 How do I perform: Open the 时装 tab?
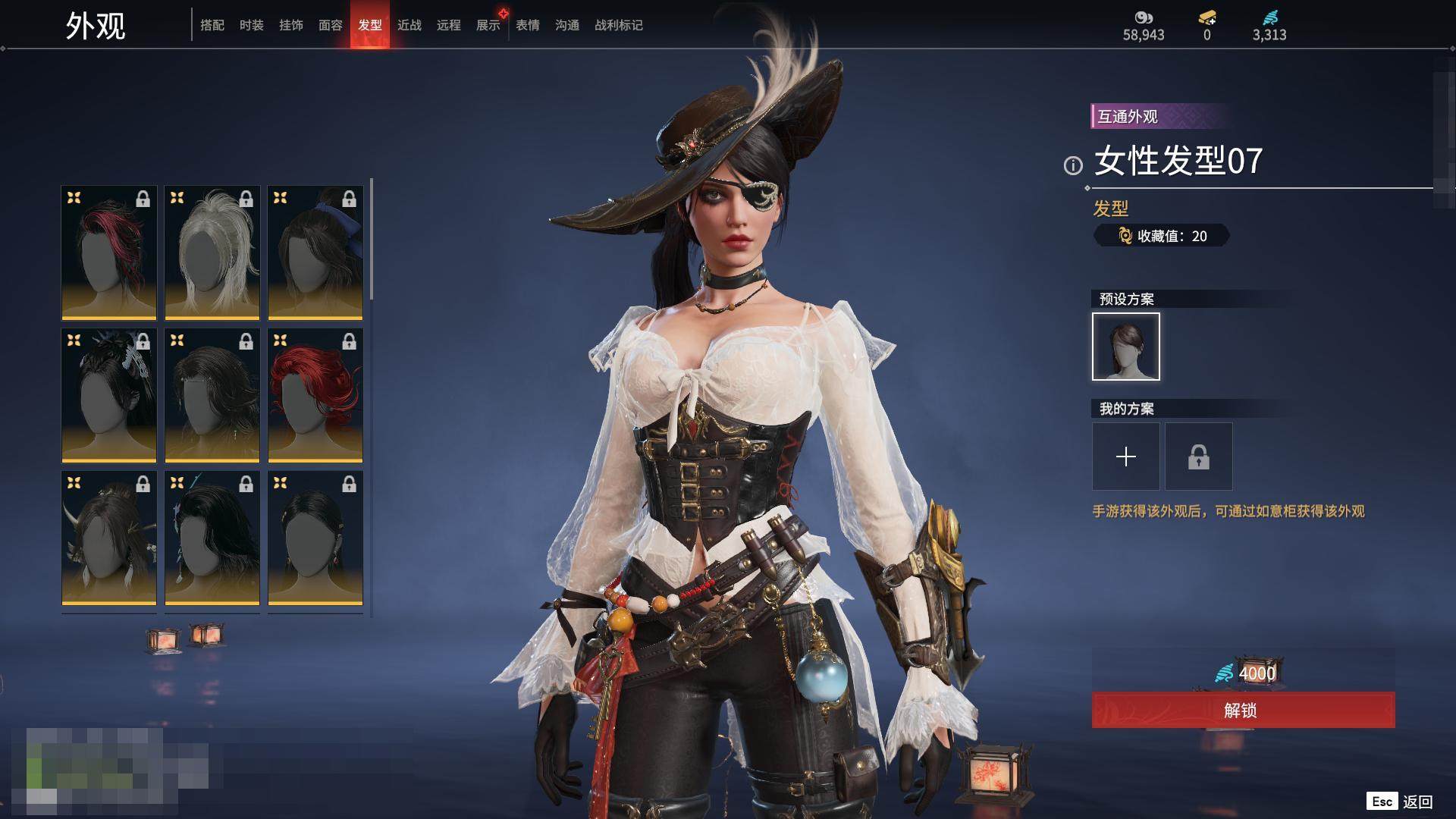pos(252,25)
